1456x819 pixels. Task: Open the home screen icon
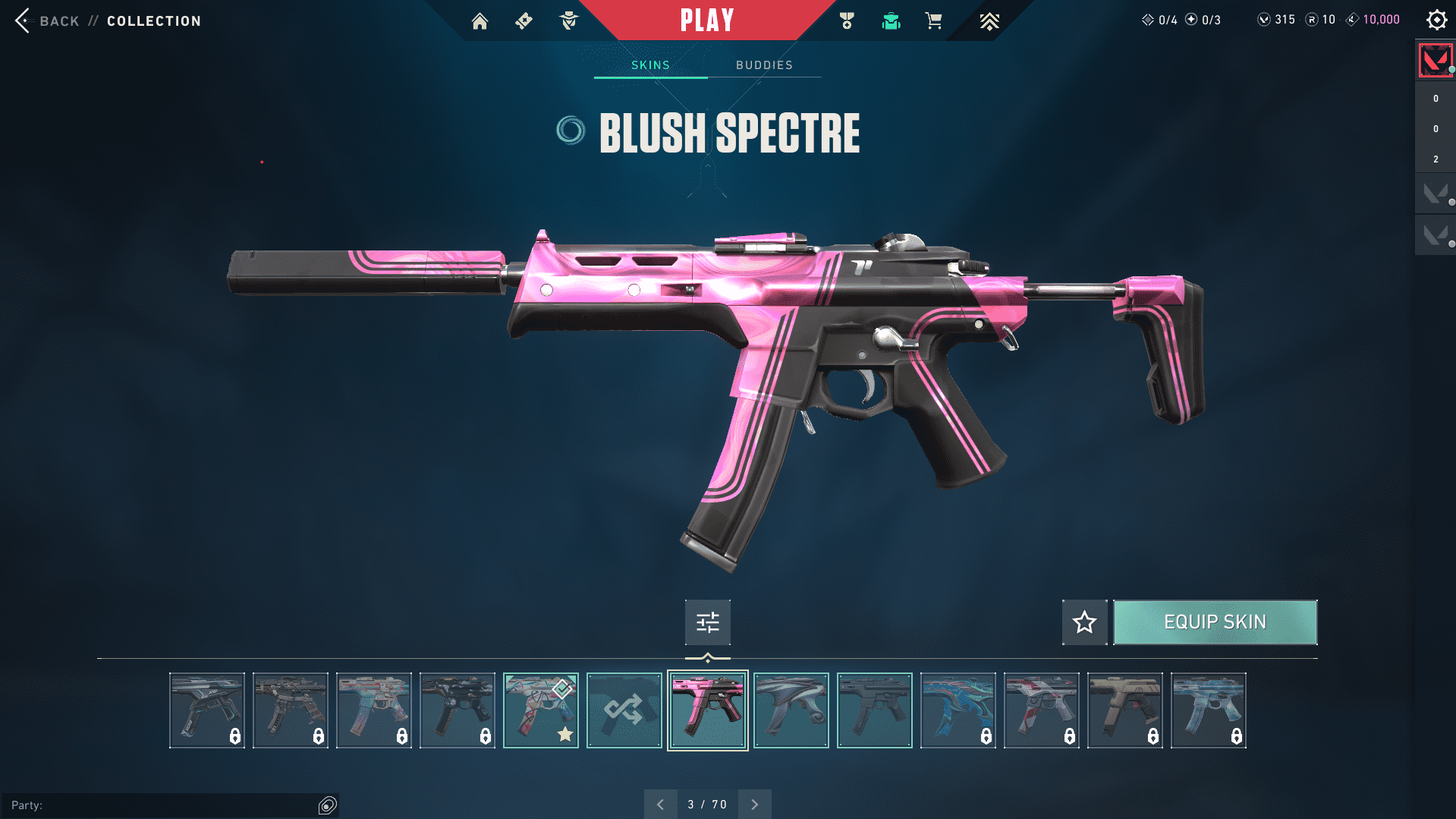point(480,21)
